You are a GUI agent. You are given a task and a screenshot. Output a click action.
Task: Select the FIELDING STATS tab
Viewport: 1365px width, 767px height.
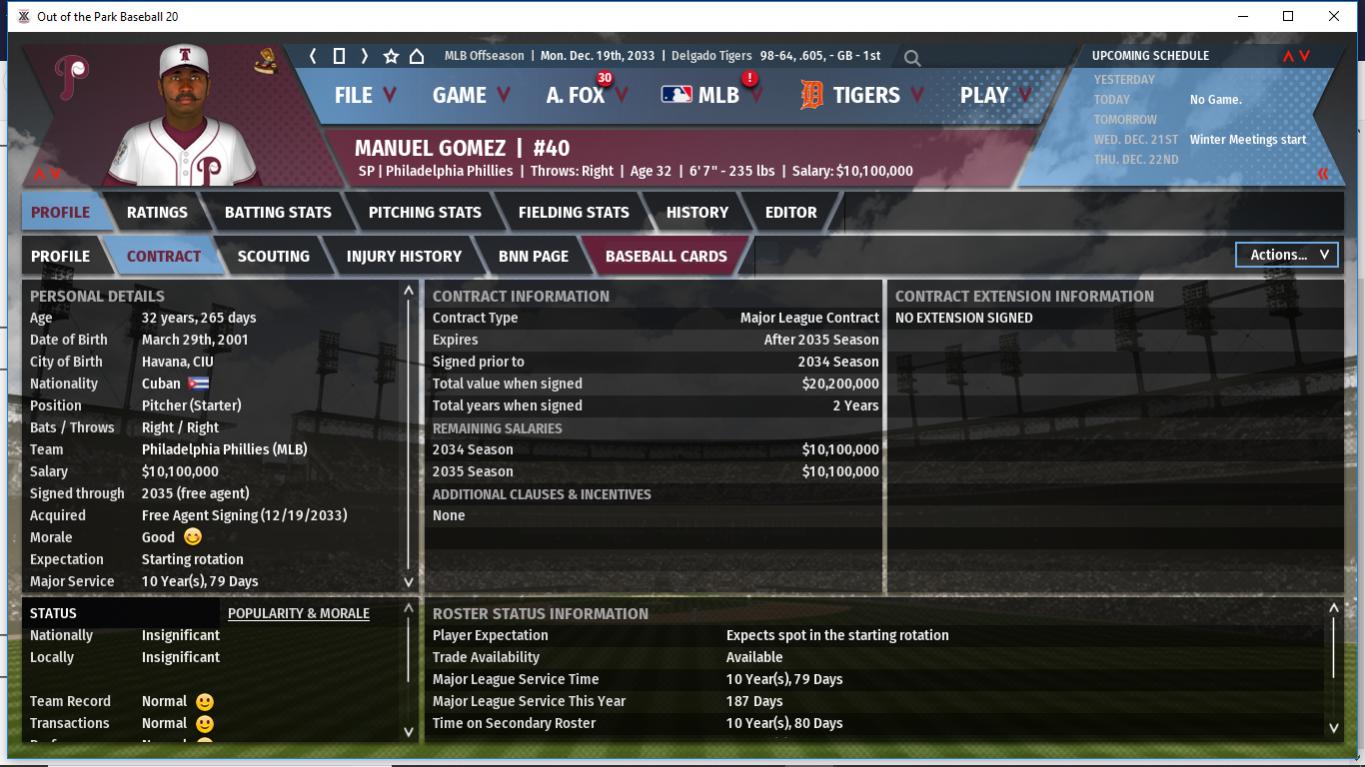574,212
